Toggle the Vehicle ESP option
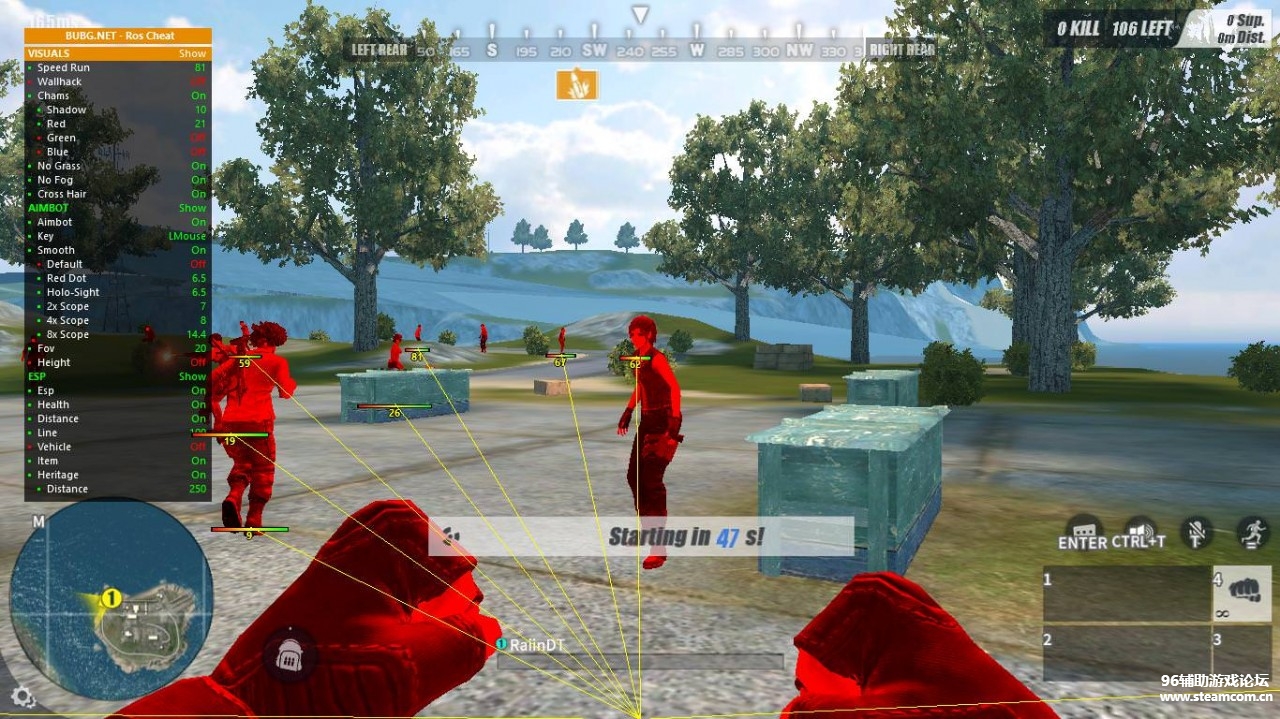 click(x=117, y=447)
